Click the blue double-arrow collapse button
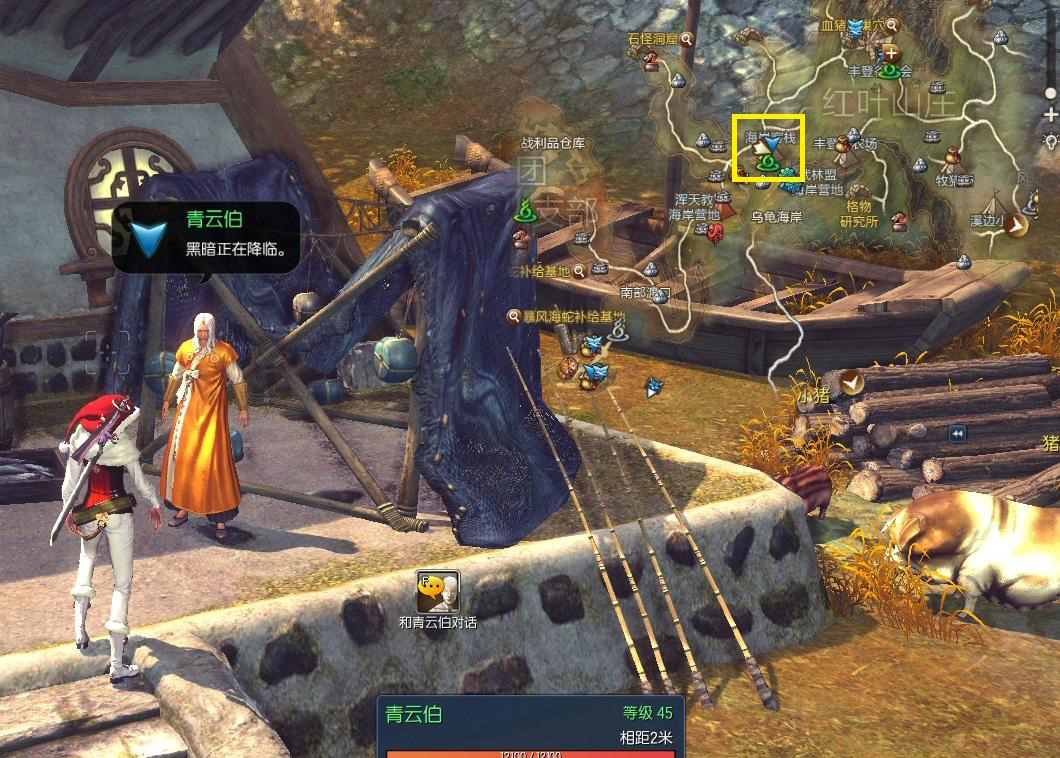The height and width of the screenshot is (758, 1060). 958,433
